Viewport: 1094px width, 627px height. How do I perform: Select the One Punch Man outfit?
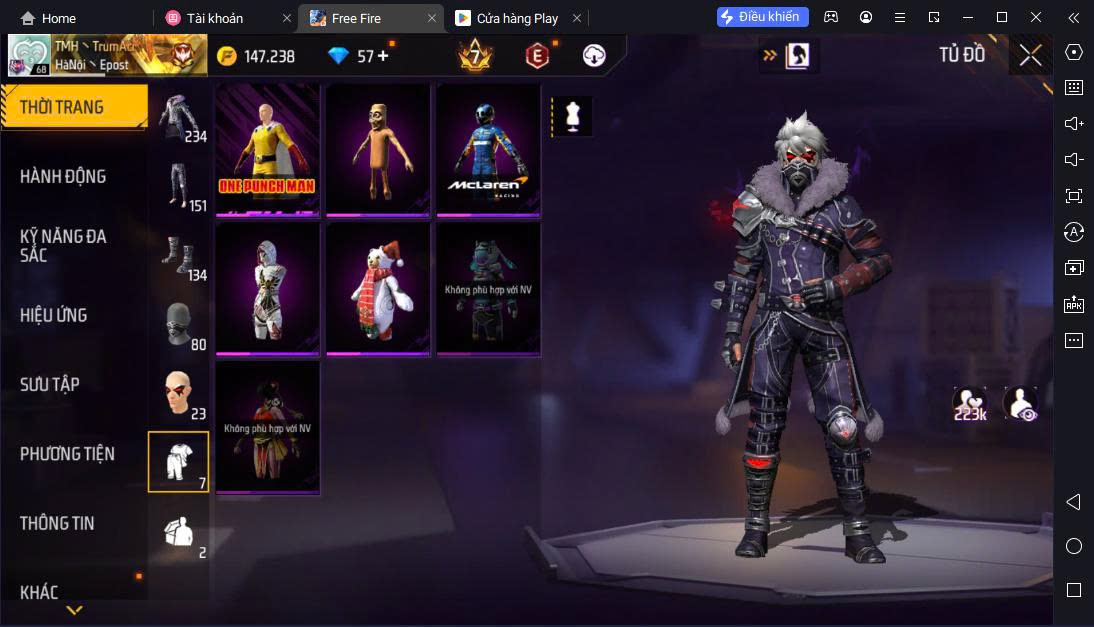(267, 149)
